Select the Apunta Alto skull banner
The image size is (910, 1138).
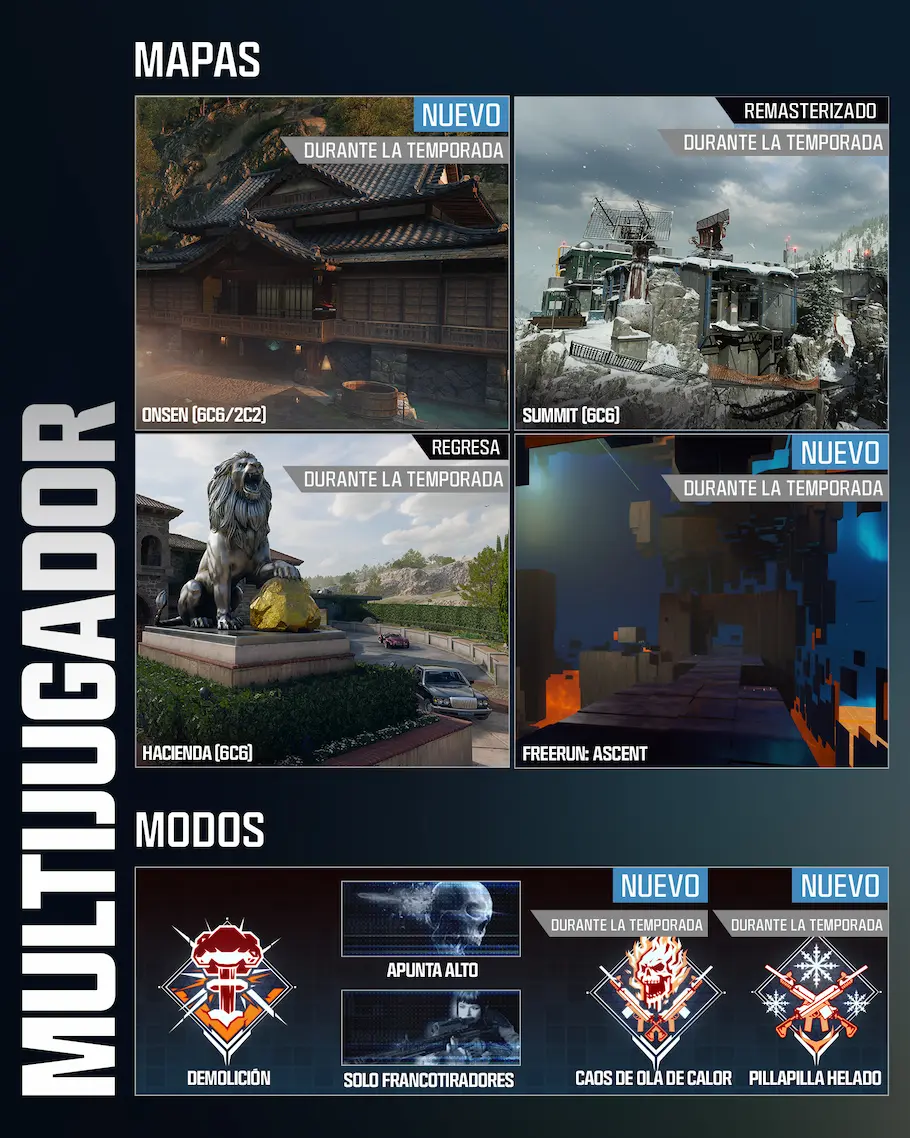[431, 919]
